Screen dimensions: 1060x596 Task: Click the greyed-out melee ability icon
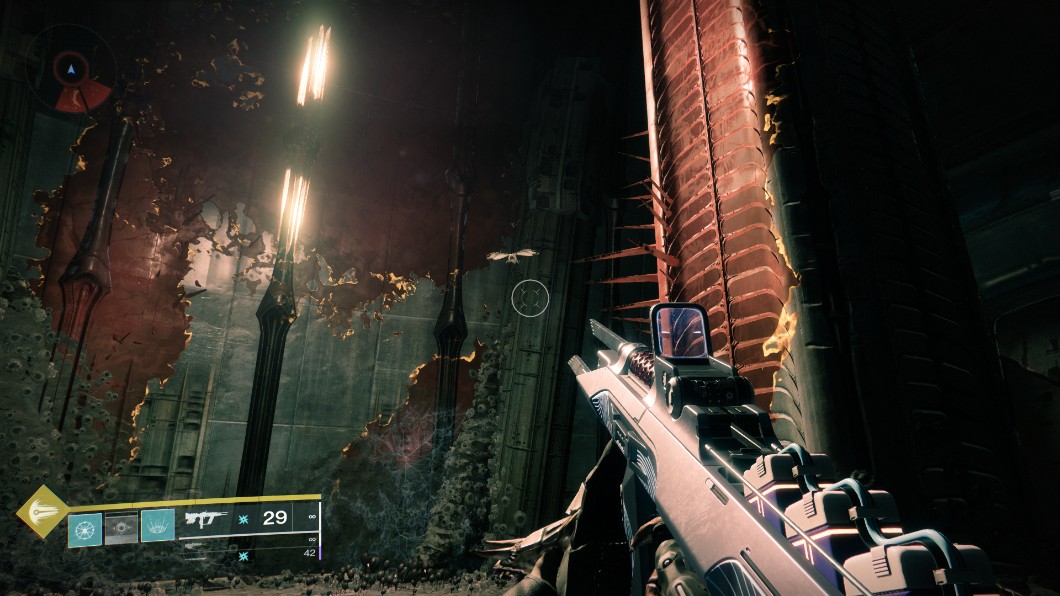point(121,527)
